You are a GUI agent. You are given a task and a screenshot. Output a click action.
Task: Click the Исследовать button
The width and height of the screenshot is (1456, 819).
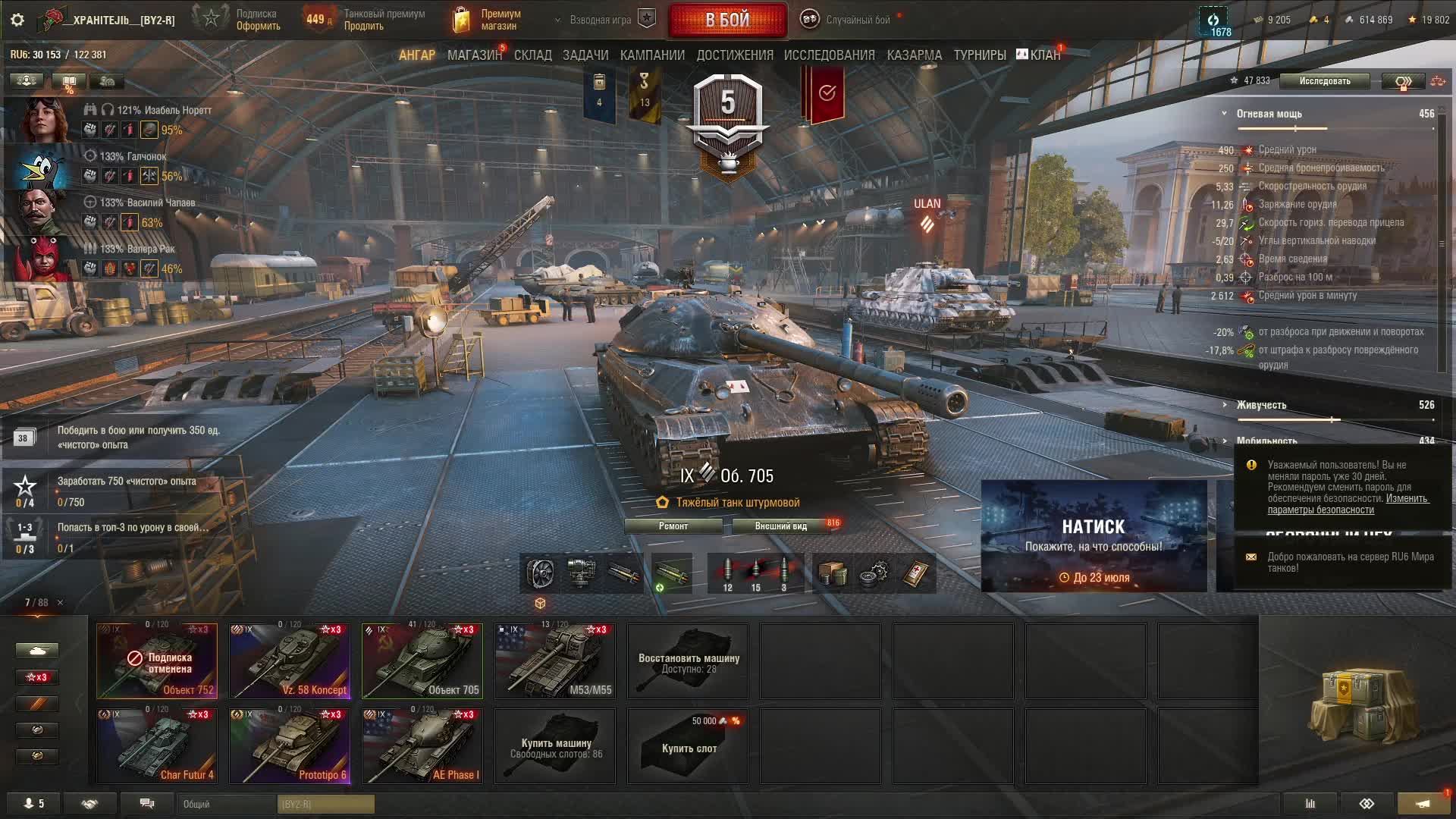[1324, 81]
